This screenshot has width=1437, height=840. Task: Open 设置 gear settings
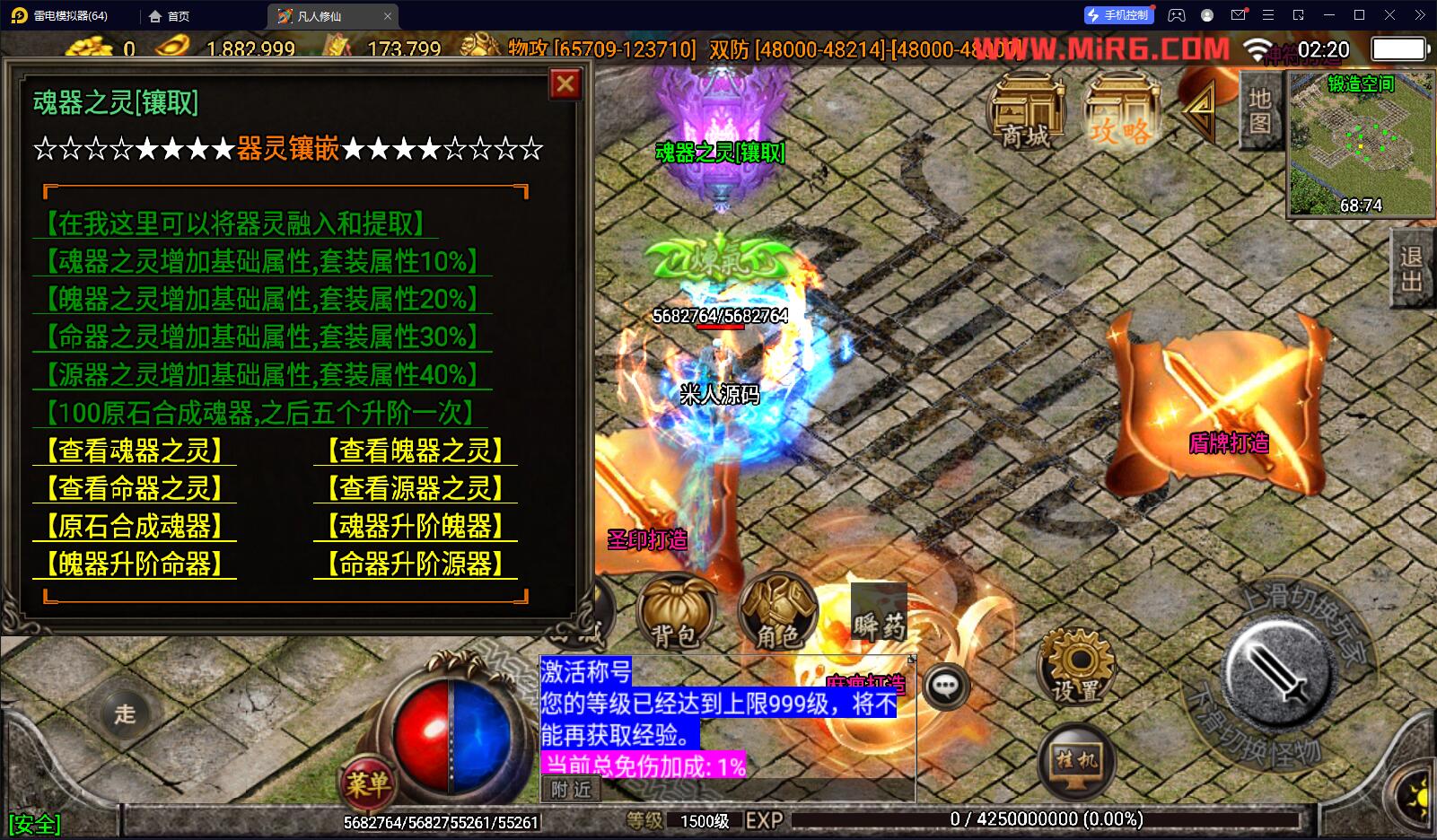pyautogui.click(x=1075, y=668)
